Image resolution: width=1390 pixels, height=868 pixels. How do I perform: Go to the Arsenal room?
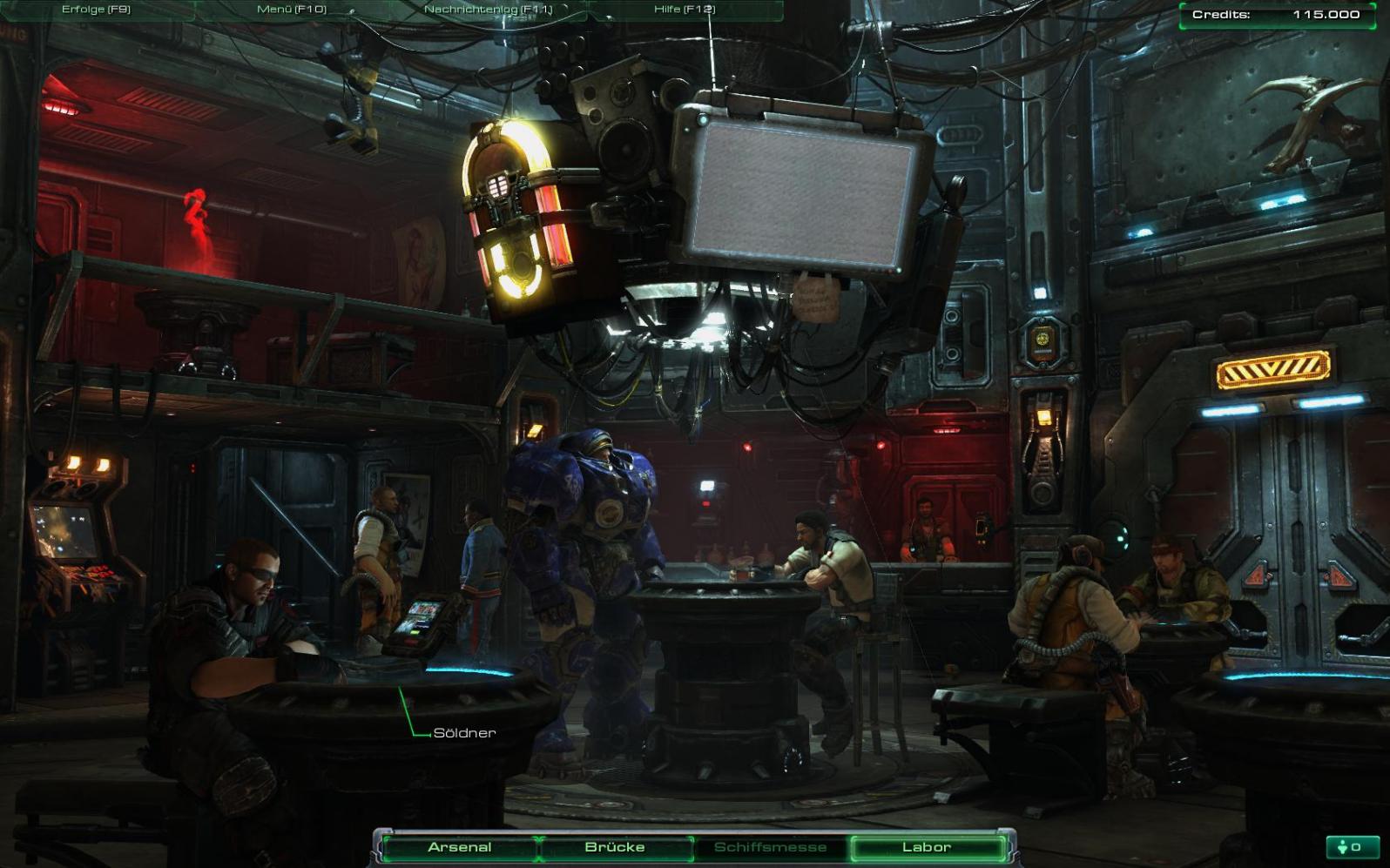(x=460, y=847)
